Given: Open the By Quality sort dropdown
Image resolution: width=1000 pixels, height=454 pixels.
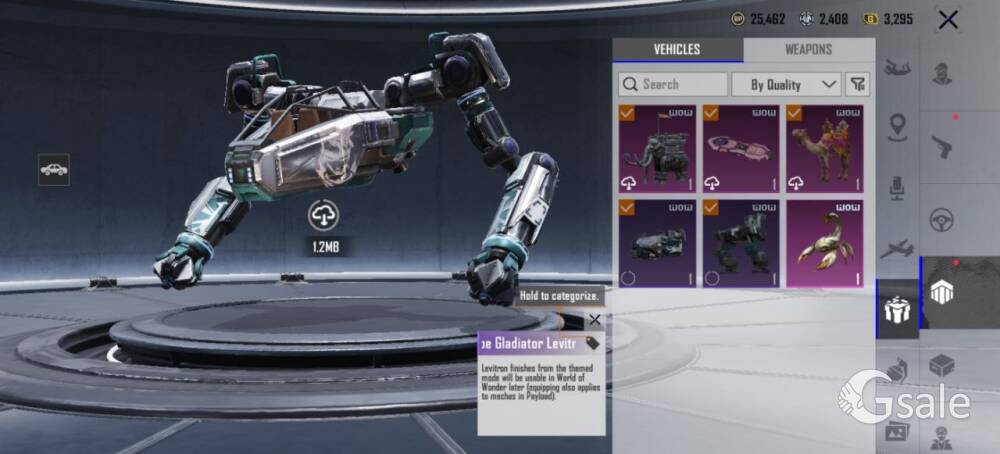Looking at the screenshot, I should [786, 84].
